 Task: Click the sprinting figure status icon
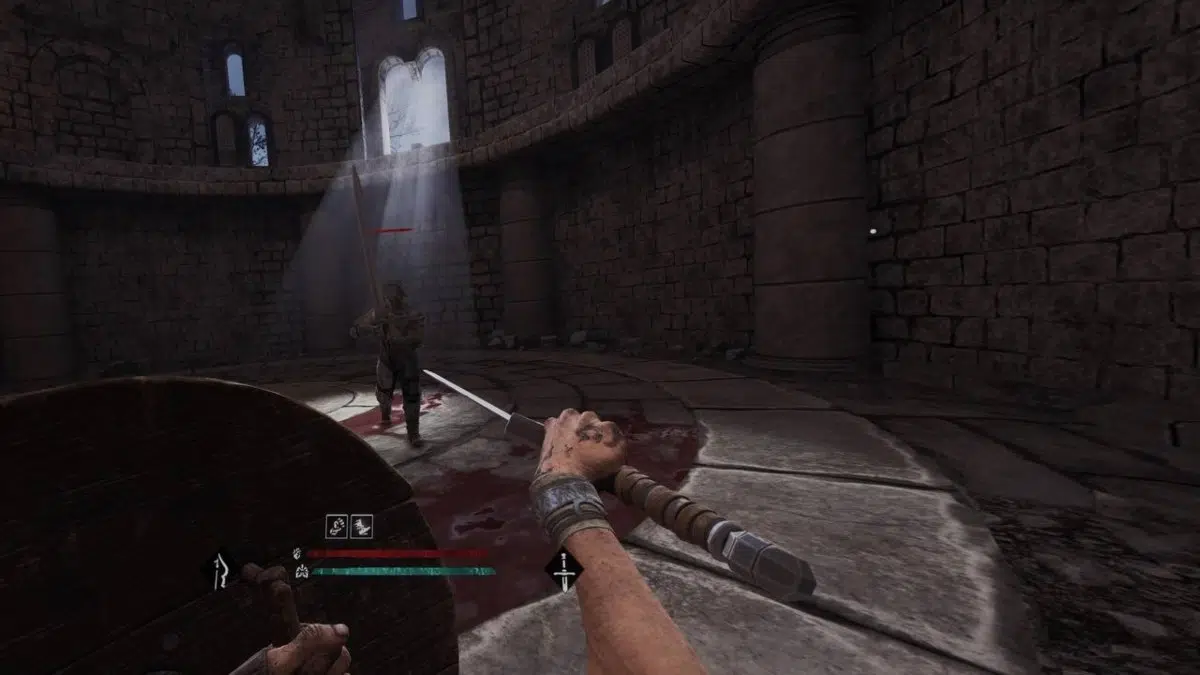coord(361,526)
